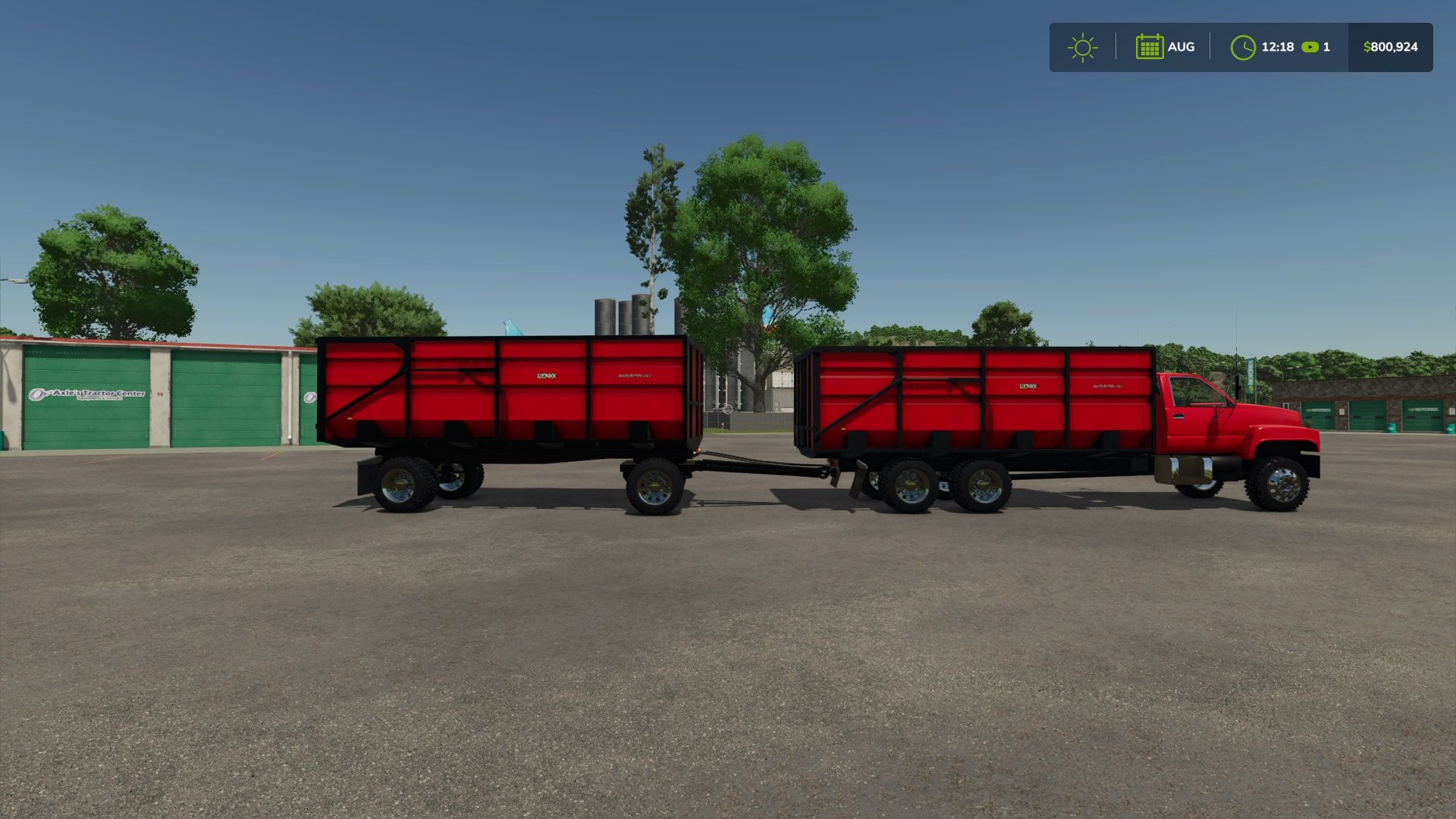Screen dimensions: 1456x819
Task: Select the white manufacturer logo on the lead trailer
Action: pos(1028,387)
